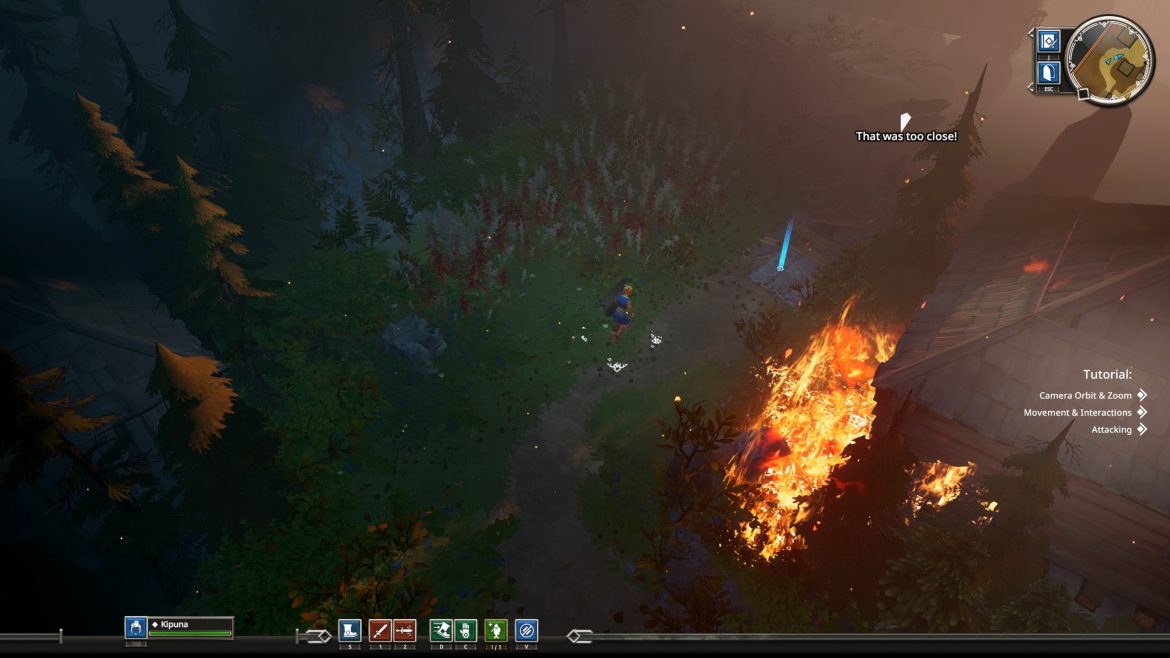Toggle the blue striped circle ability

point(527,630)
